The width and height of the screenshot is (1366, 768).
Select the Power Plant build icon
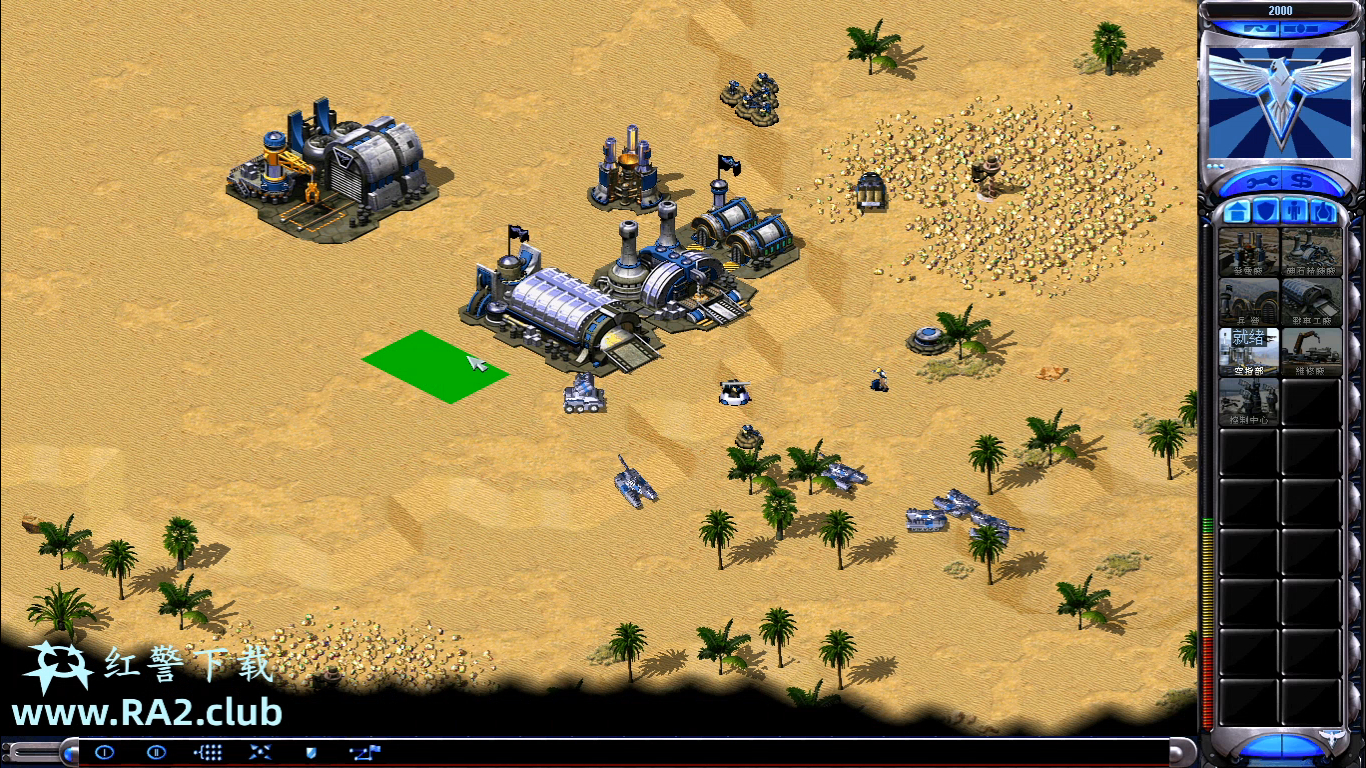pos(1248,251)
